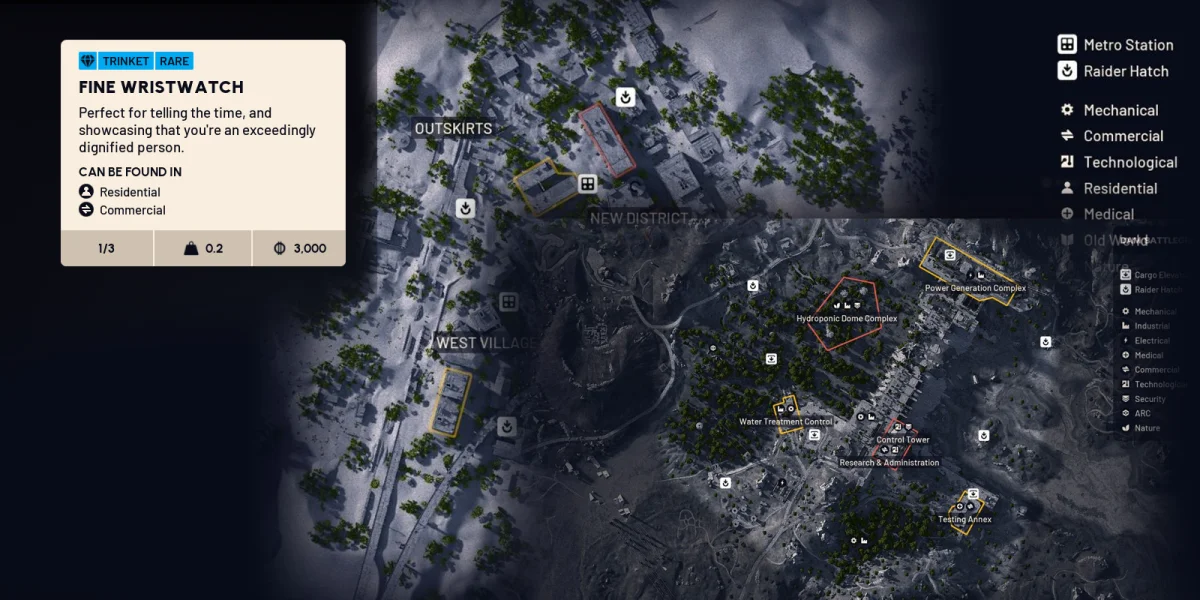Viewport: 1200px width, 600px height.
Task: Open the Power Generation Complex location
Action: (975, 288)
